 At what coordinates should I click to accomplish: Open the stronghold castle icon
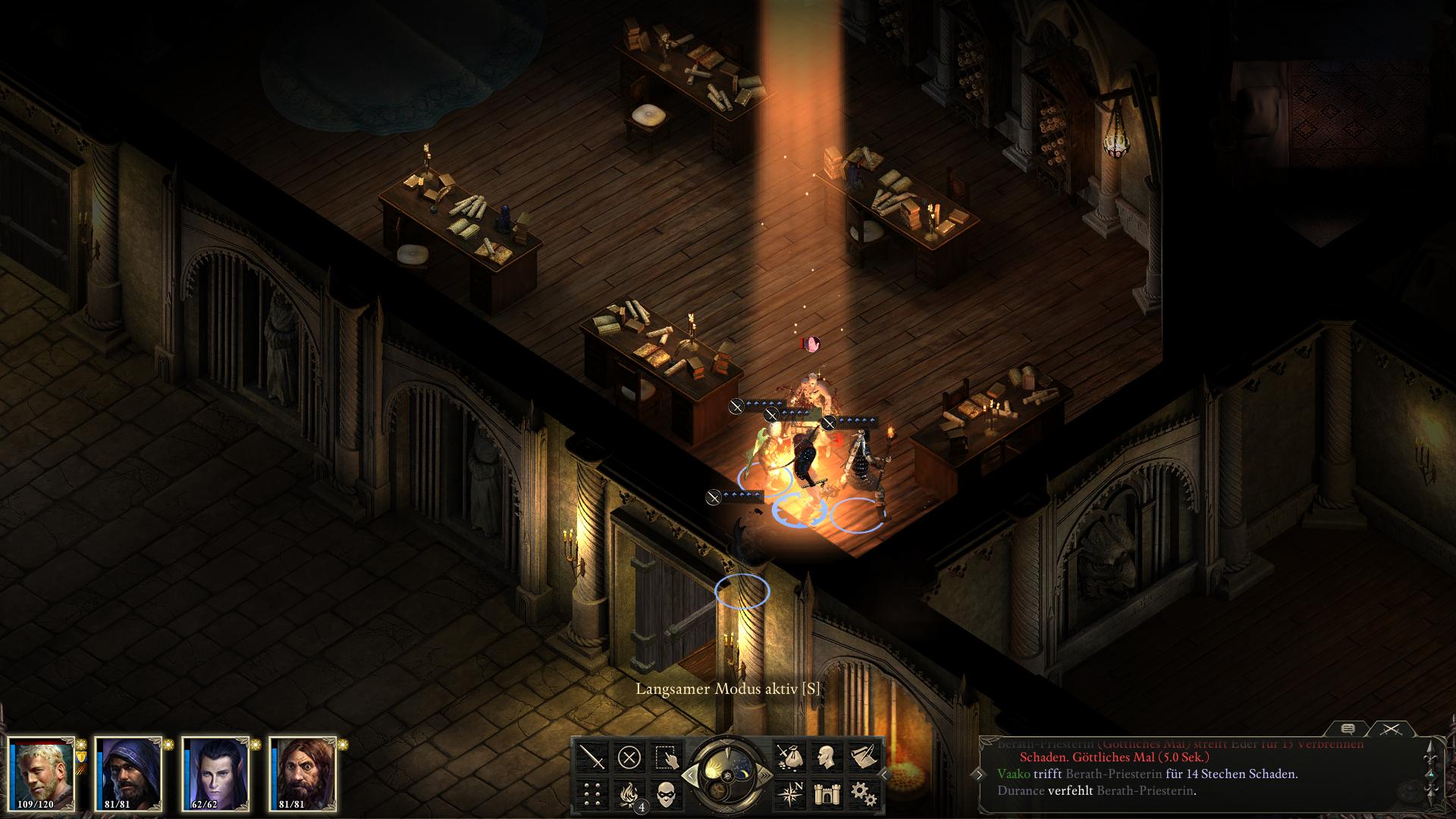point(826,794)
